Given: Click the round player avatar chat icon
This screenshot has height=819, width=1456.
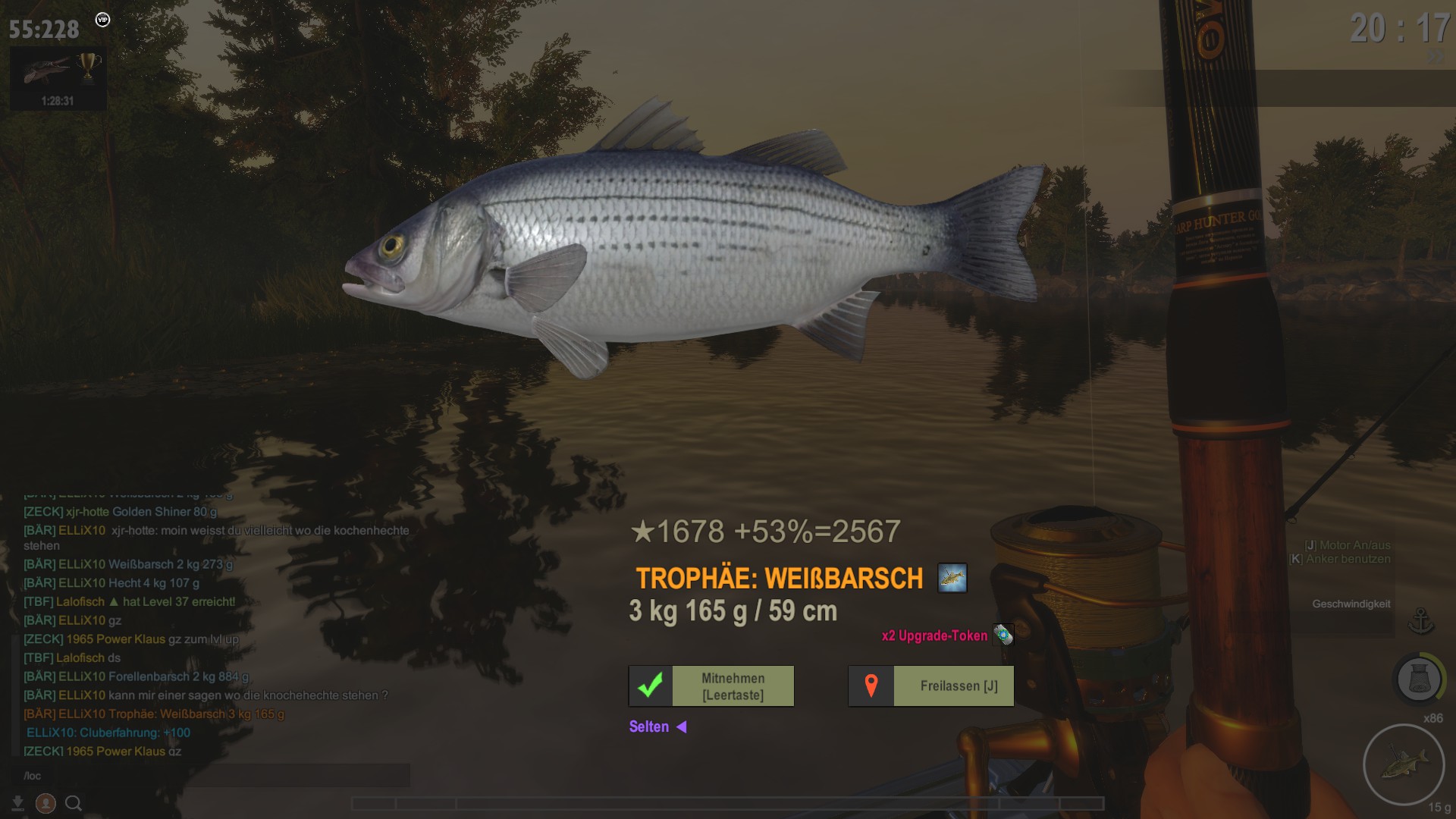Looking at the screenshot, I should tap(45, 803).
